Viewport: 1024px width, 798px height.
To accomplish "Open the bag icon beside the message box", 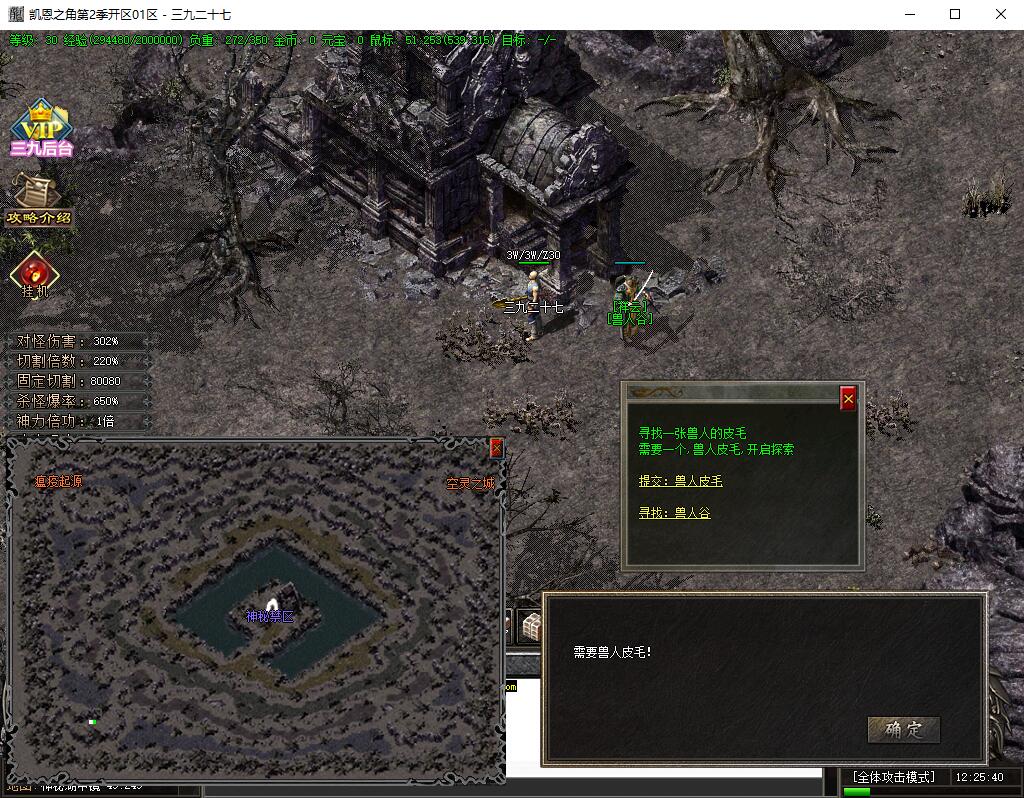I will click(x=530, y=626).
